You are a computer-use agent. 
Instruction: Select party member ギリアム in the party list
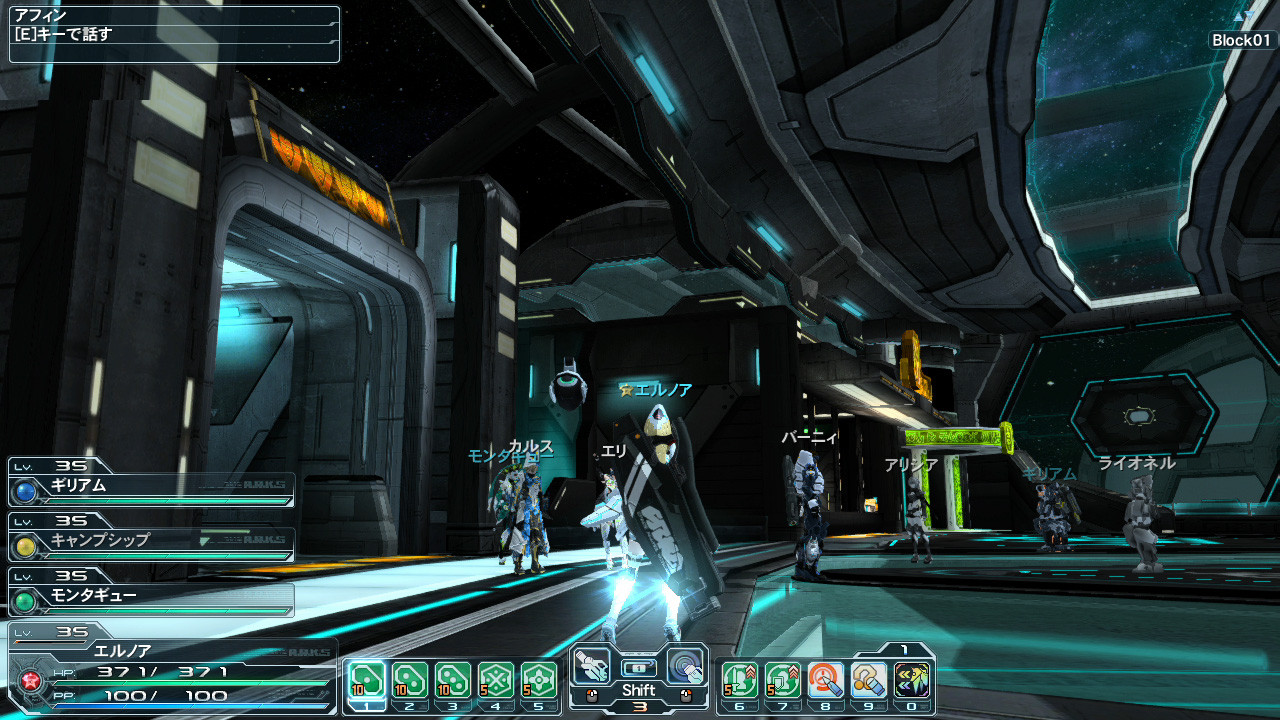[x=152, y=487]
